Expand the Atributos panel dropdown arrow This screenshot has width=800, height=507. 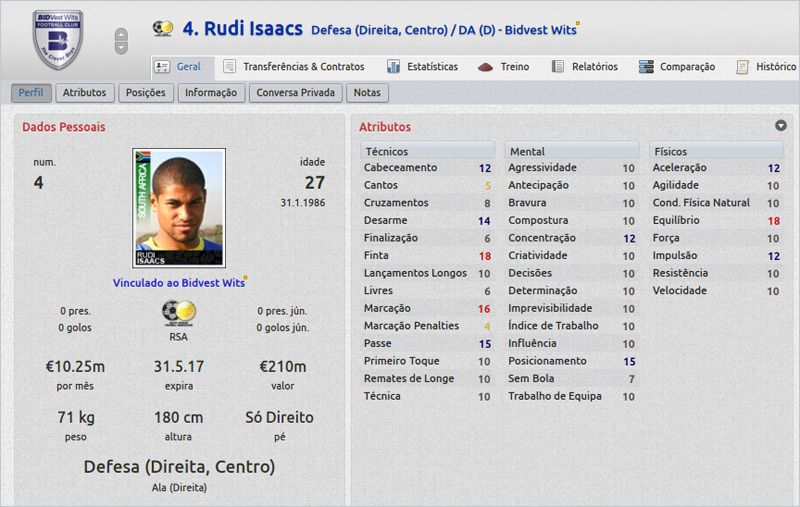tap(780, 126)
